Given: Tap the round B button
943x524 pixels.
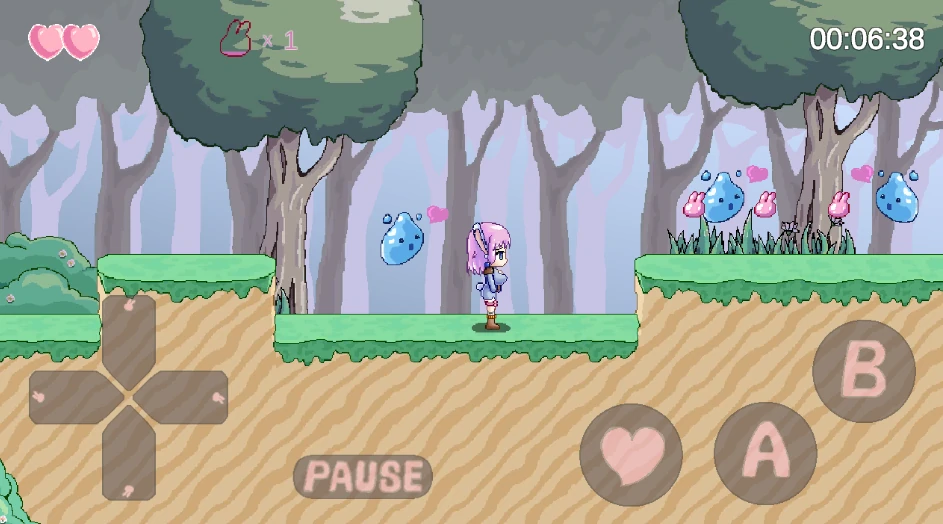Looking at the screenshot, I should click(863, 371).
